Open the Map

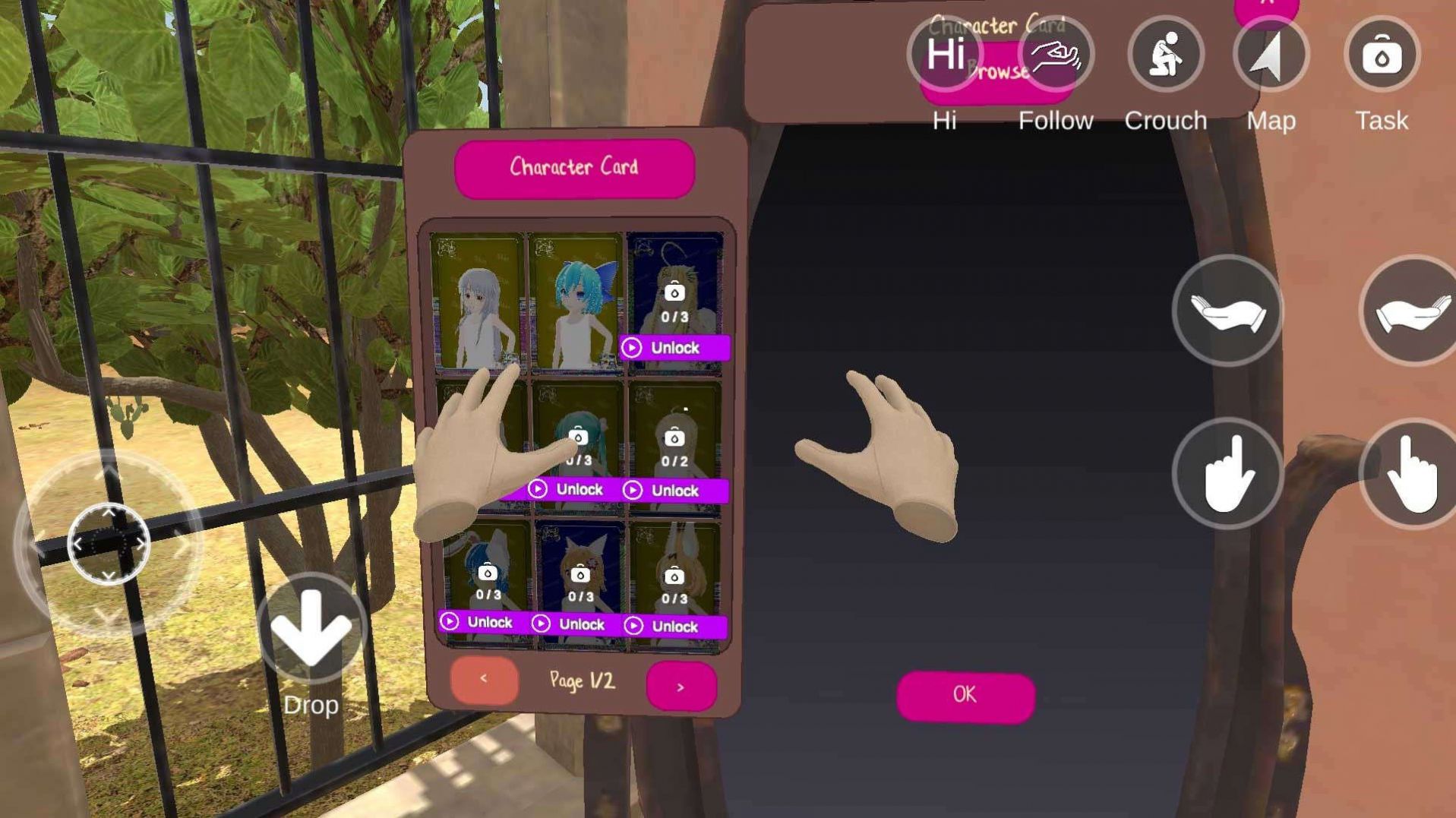click(x=1271, y=55)
